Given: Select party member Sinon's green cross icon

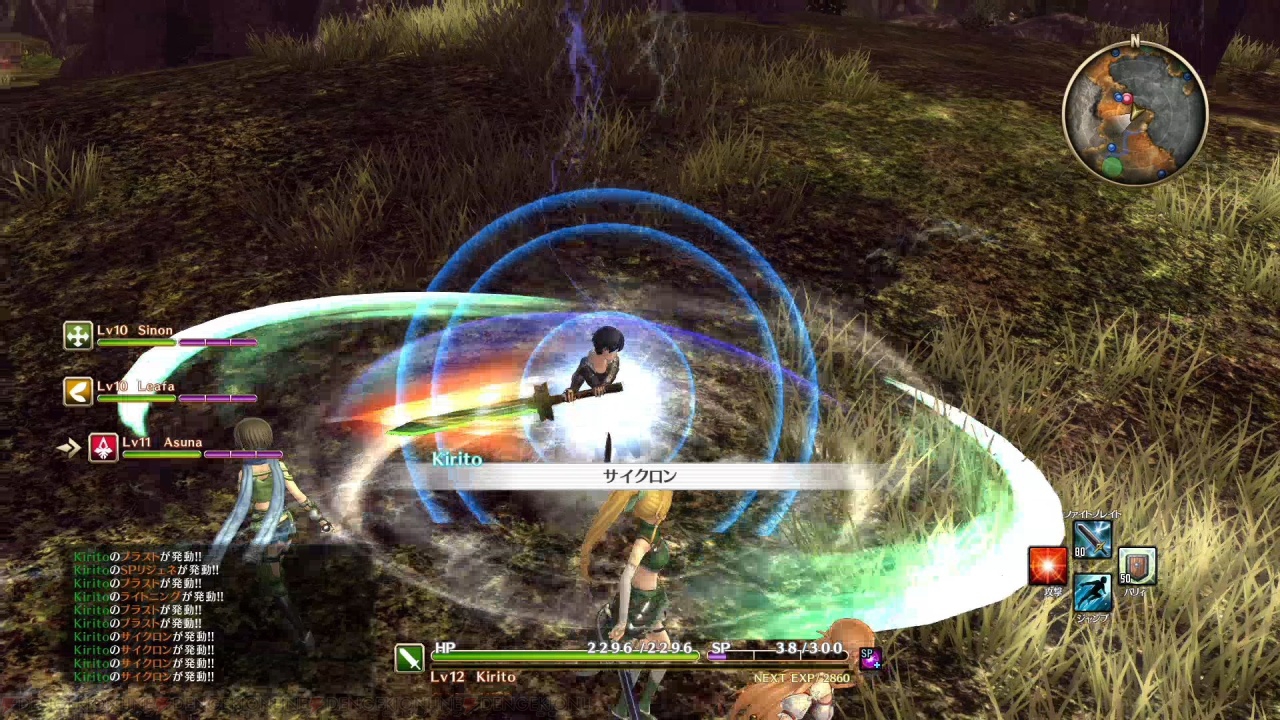Looking at the screenshot, I should click(x=78, y=336).
